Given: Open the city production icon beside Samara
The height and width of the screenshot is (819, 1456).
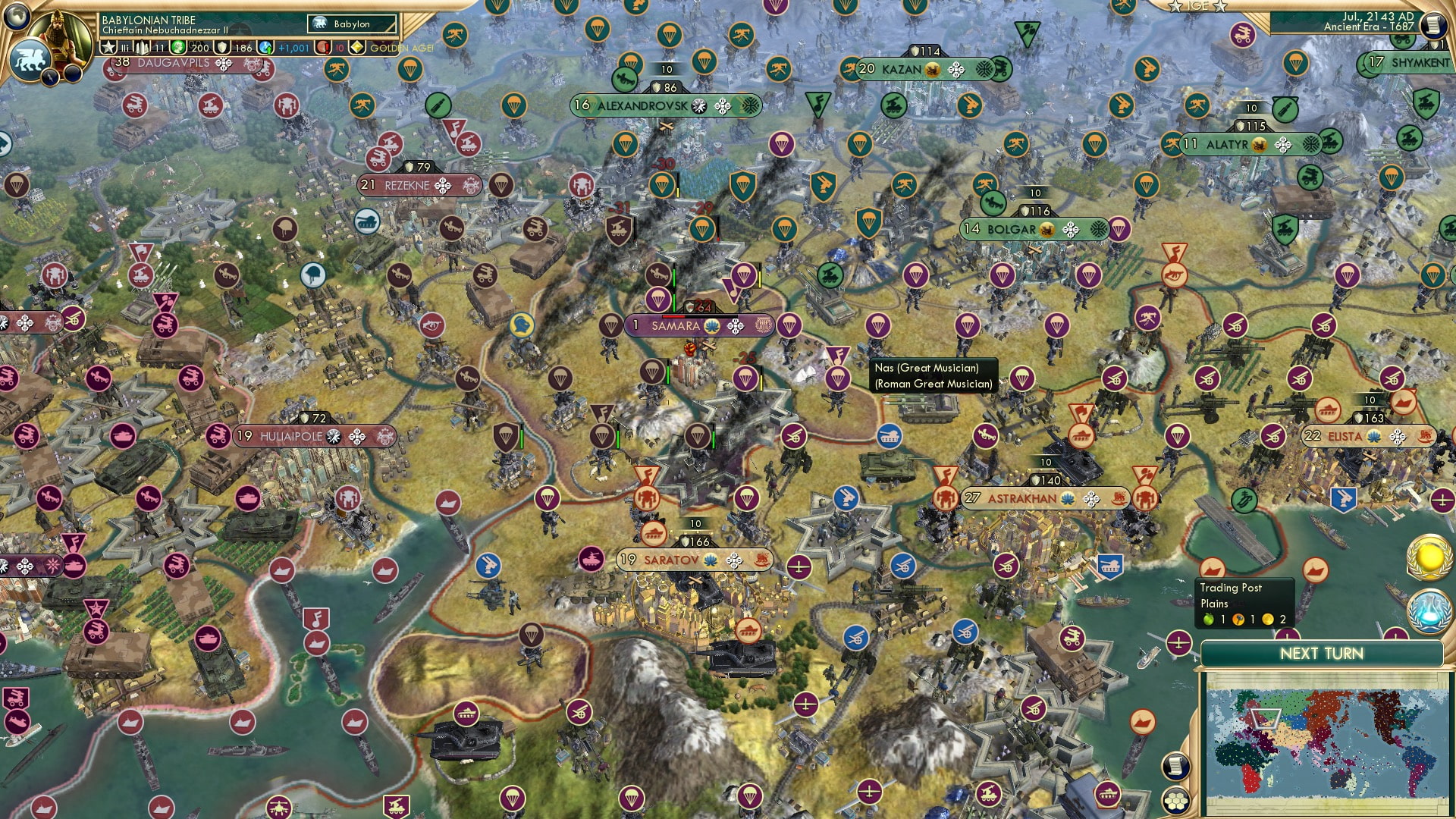Looking at the screenshot, I should point(764,326).
